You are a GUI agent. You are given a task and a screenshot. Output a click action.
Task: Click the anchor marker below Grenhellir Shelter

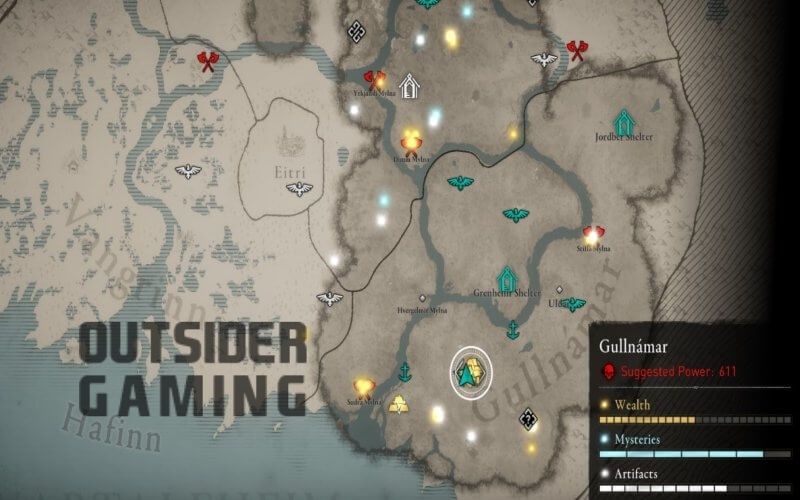coord(513,329)
